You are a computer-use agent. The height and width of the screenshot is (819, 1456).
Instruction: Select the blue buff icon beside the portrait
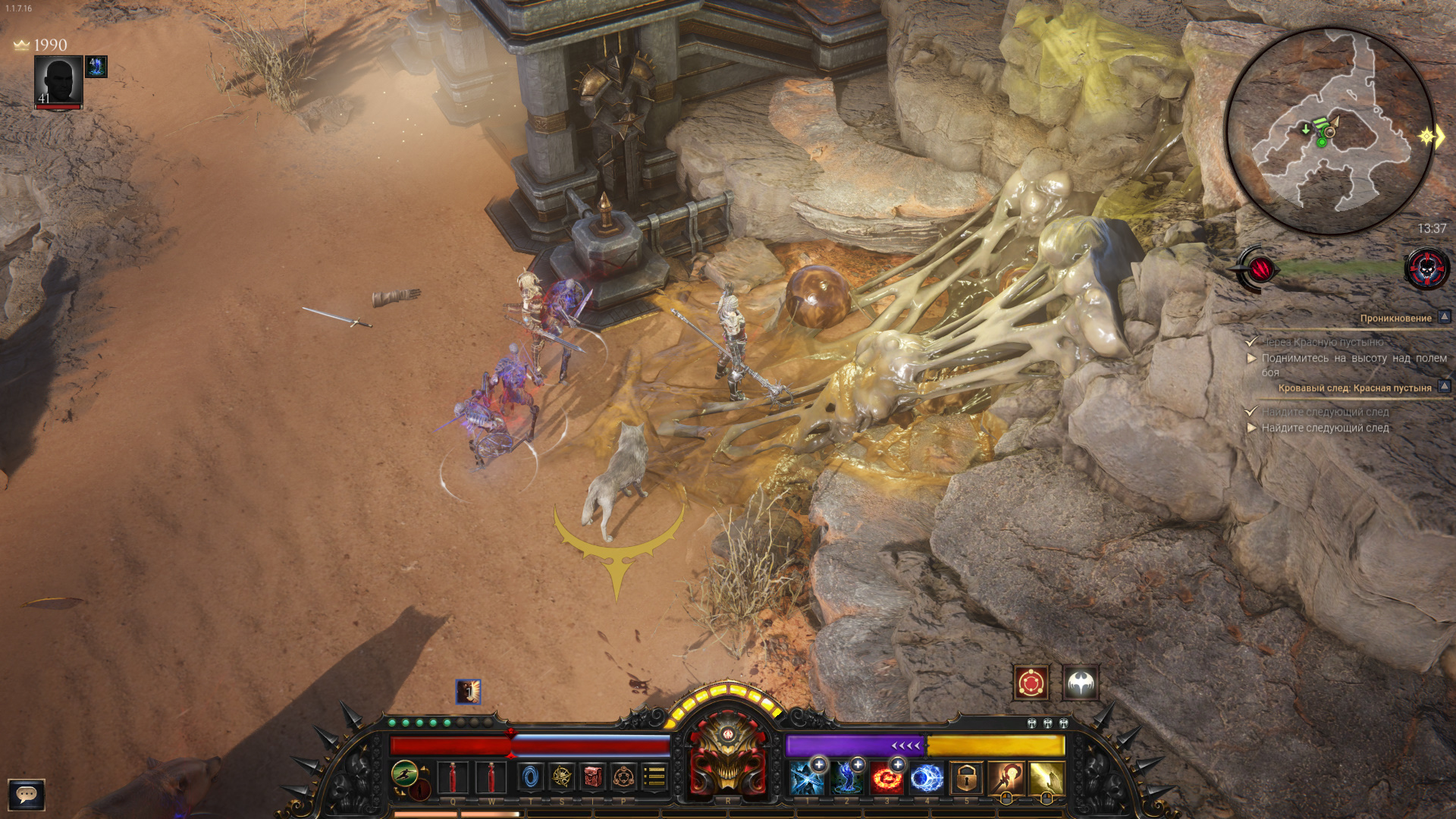click(96, 67)
